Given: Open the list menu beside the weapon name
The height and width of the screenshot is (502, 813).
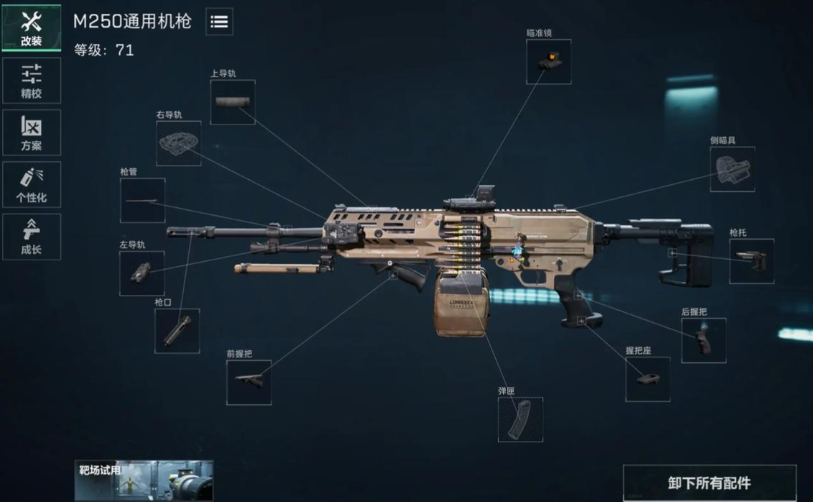Looking at the screenshot, I should tap(219, 21).
